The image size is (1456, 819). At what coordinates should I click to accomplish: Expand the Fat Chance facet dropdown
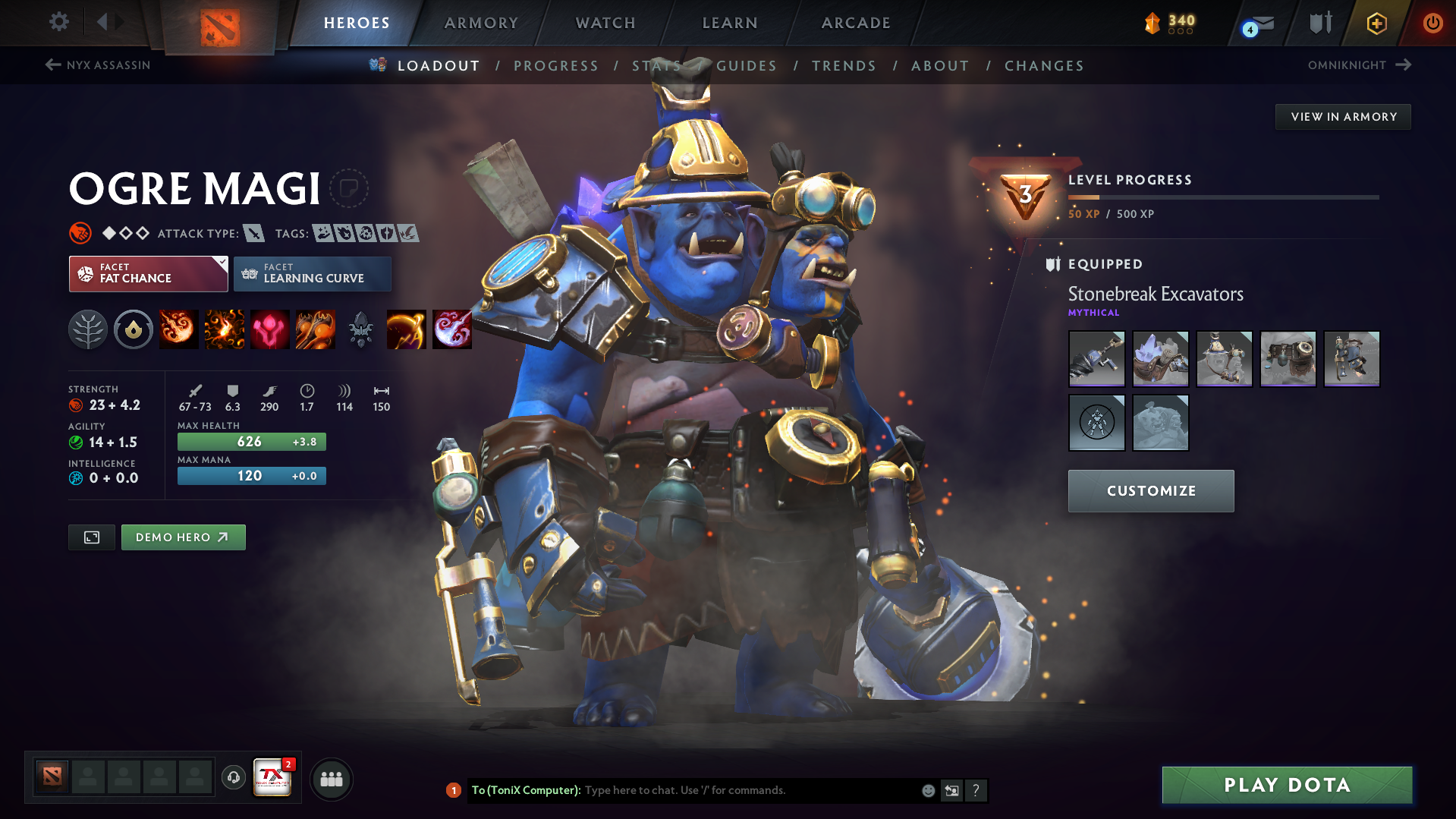221,262
